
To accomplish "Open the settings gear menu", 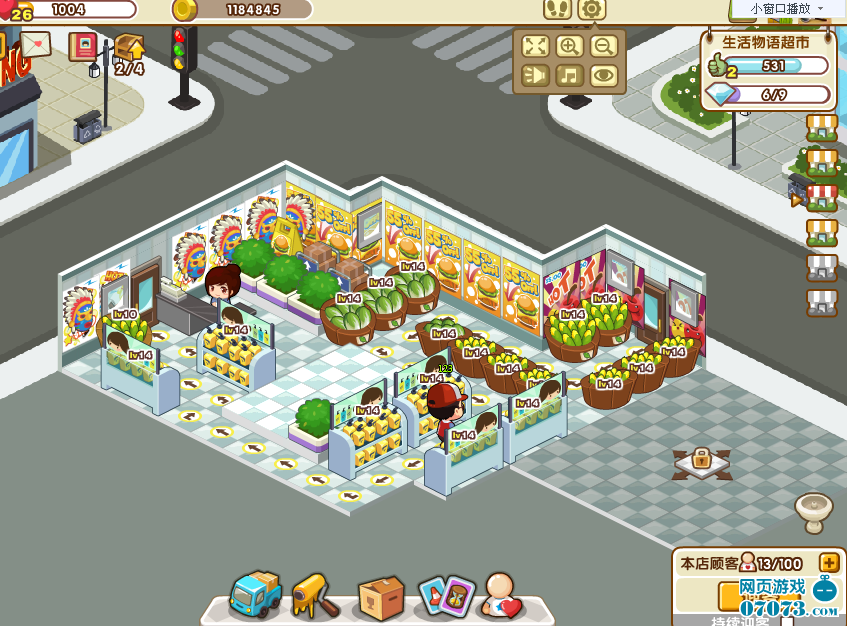I will pyautogui.click(x=592, y=10).
